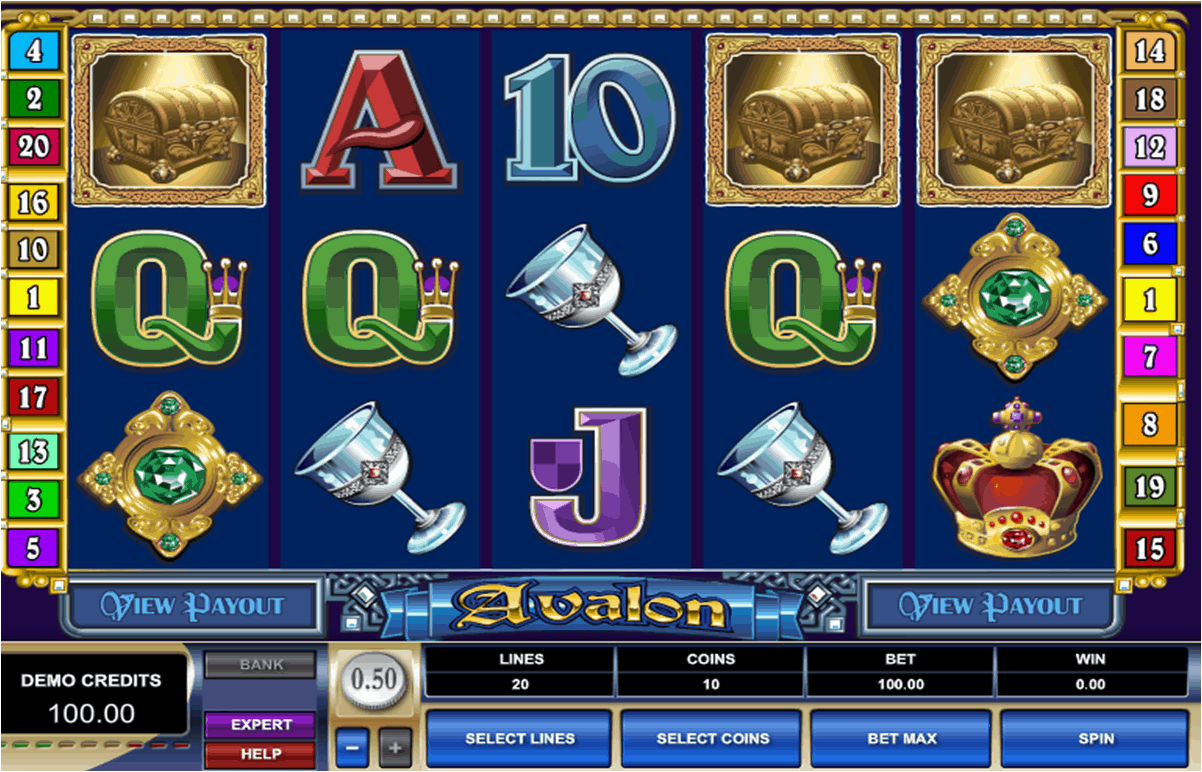Click payline marker 9

[1149, 195]
